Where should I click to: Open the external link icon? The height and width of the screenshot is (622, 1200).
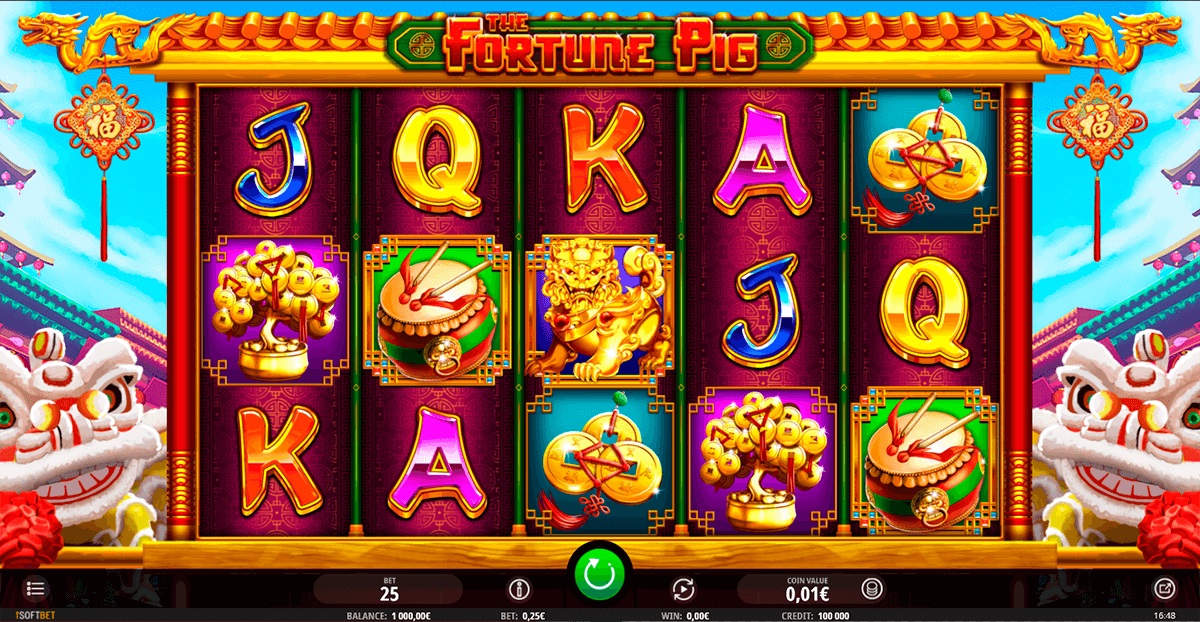click(1165, 588)
